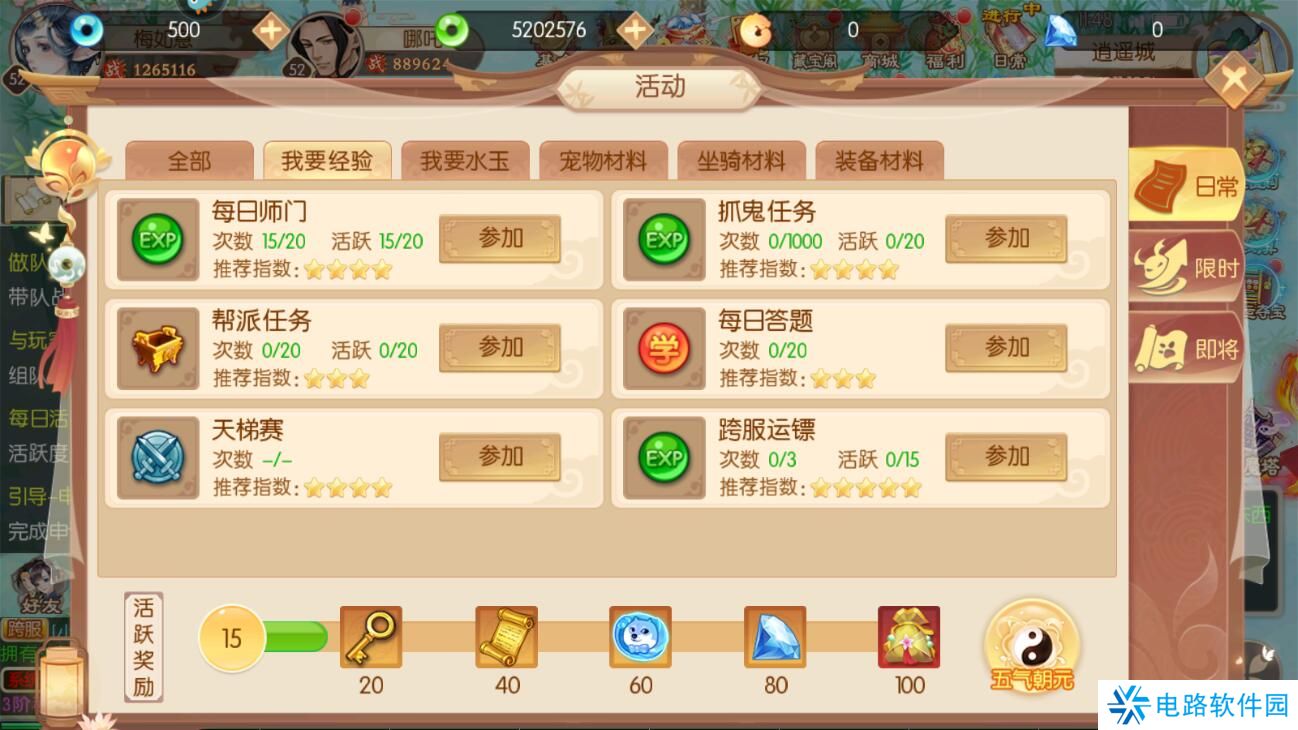The image size is (1298, 730).
Task: Open the 装备材料 tab
Action: click(879, 158)
